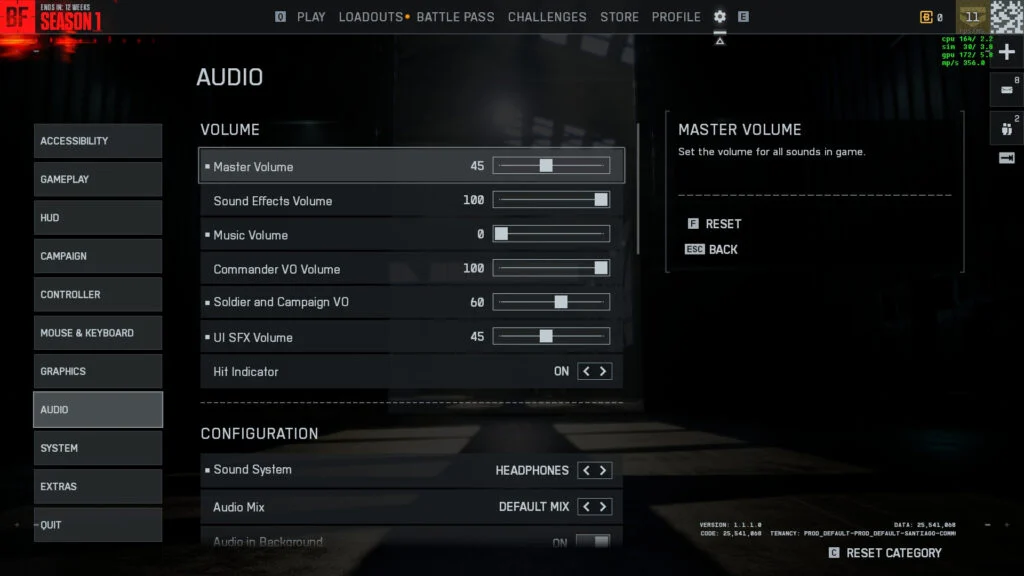1024x576 pixels.
Task: Select Mouse & Keyboard settings
Action: [98, 333]
